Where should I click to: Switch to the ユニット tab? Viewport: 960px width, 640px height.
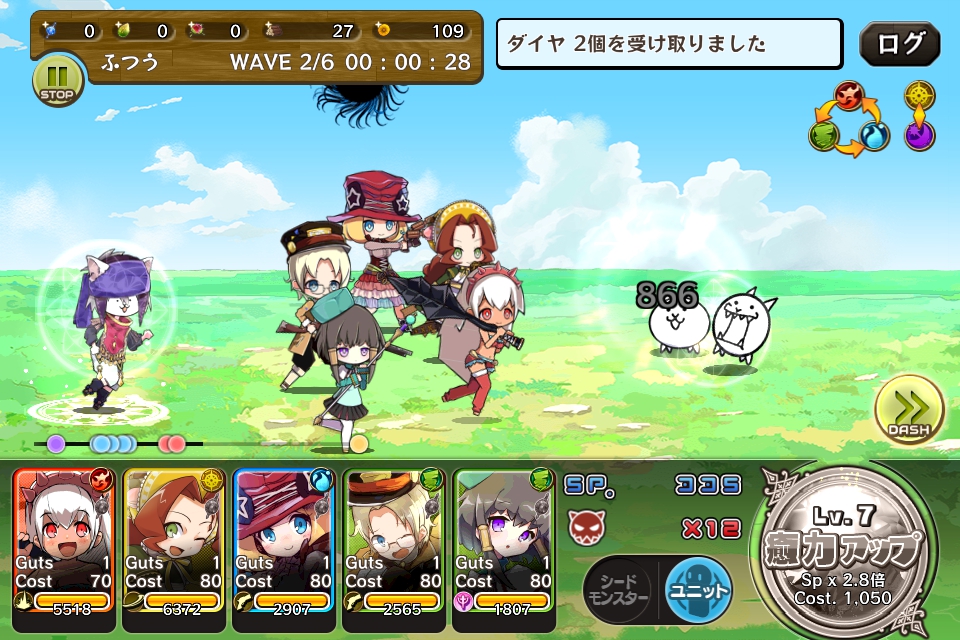tap(697, 587)
